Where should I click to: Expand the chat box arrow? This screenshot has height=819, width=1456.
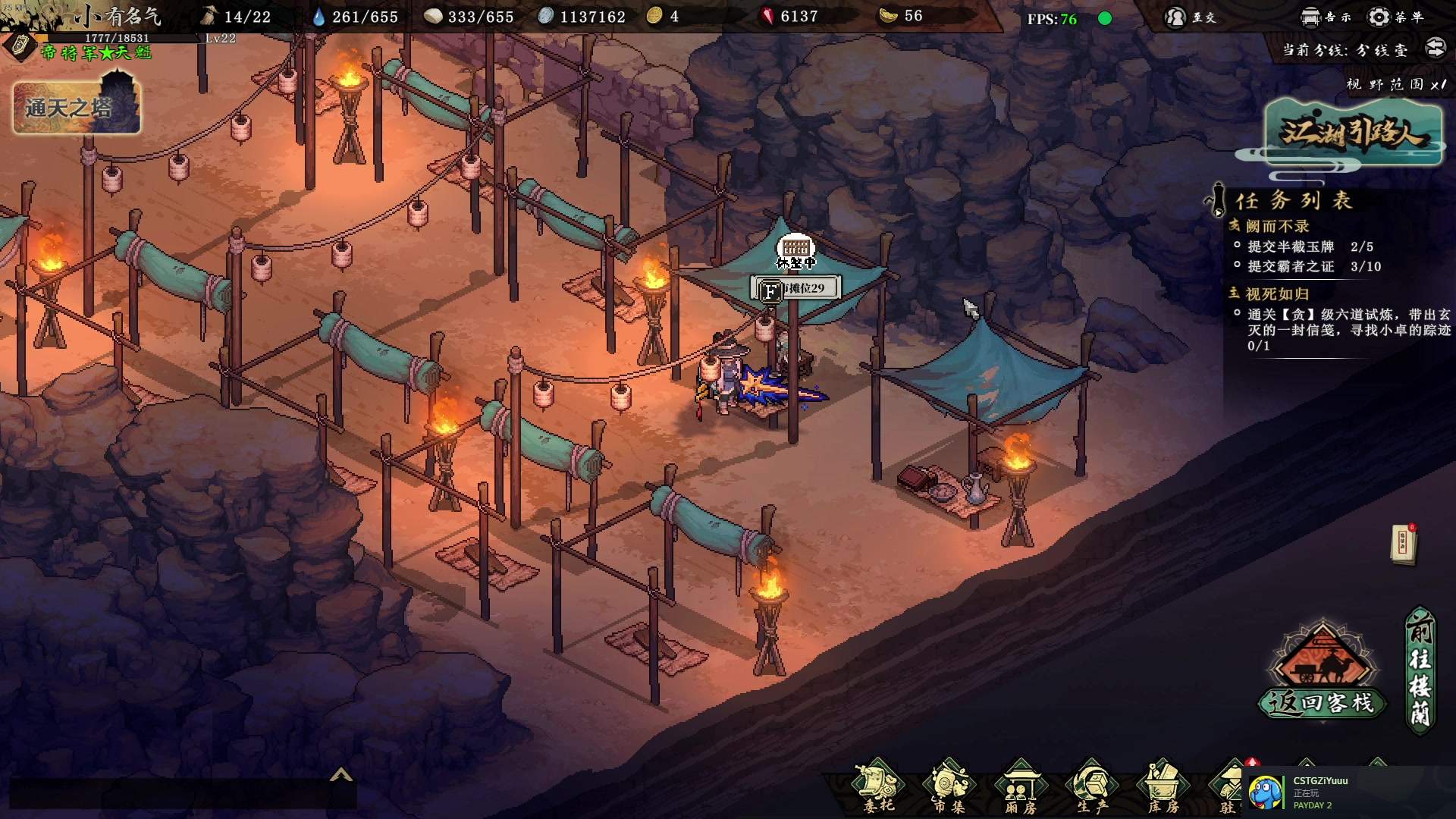pyautogui.click(x=341, y=774)
